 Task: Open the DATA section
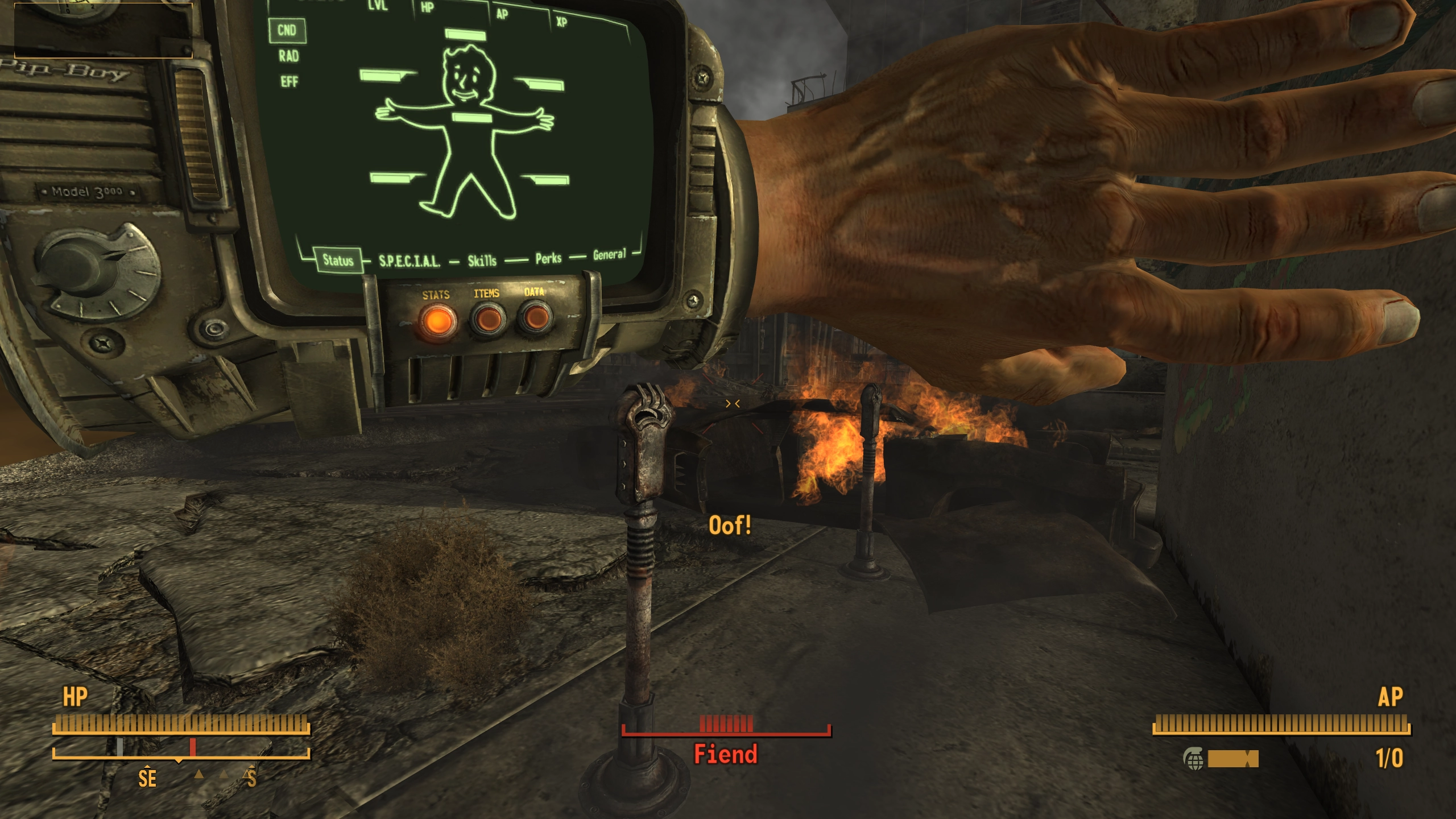pos(535,316)
